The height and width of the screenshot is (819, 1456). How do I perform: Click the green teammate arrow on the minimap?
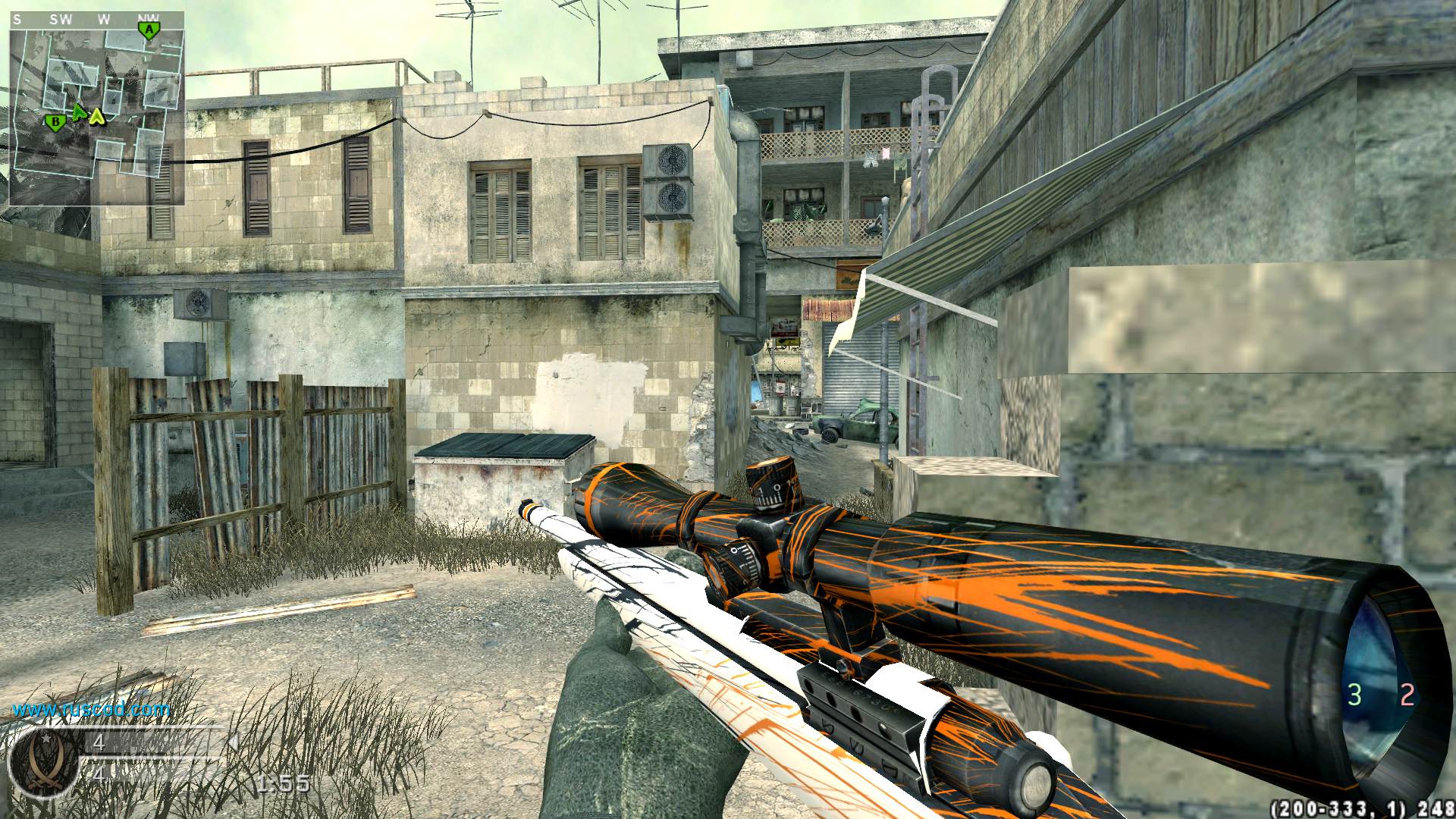pyautogui.click(x=79, y=113)
